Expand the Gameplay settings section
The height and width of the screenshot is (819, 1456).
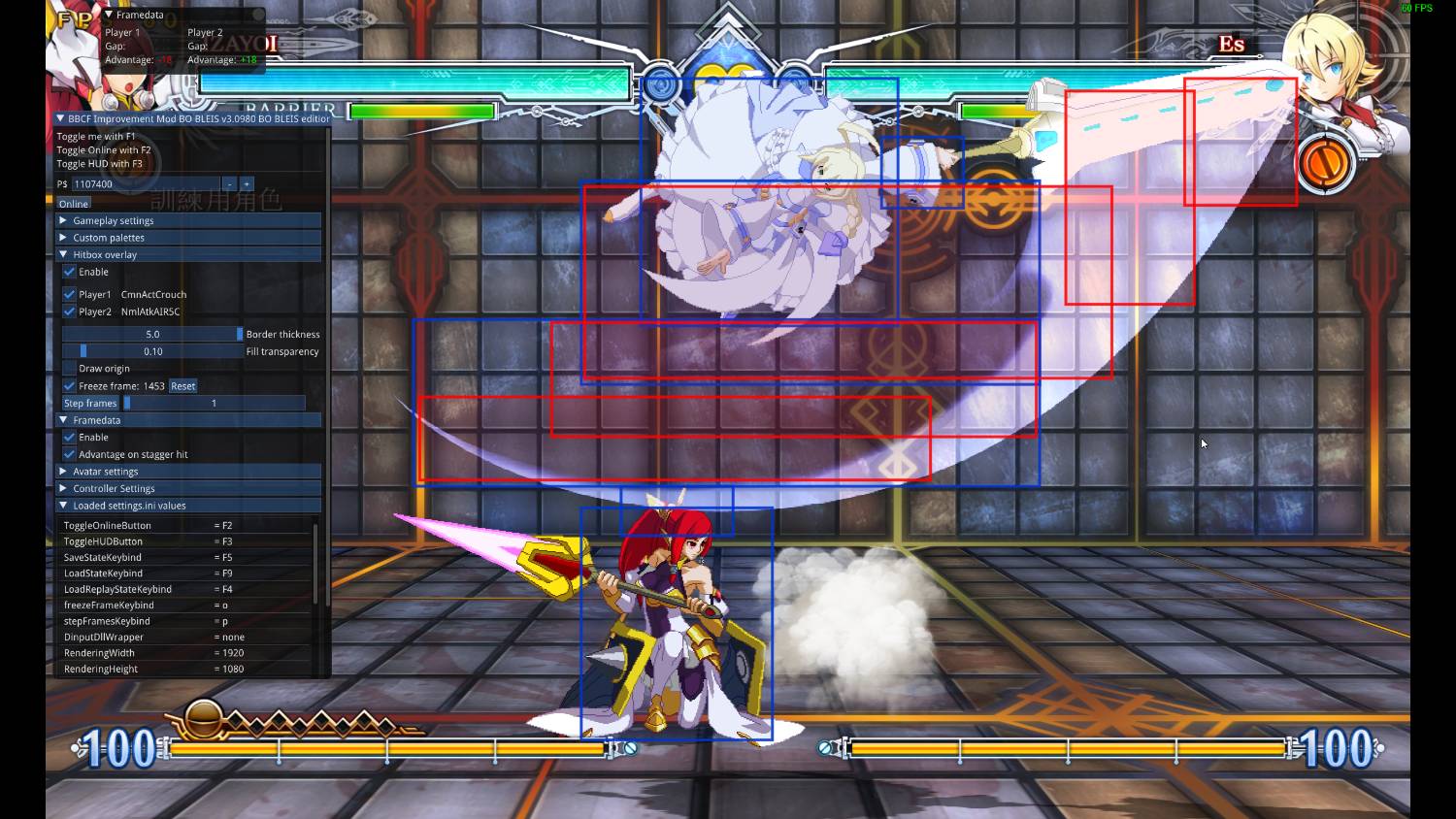pyautogui.click(x=114, y=220)
